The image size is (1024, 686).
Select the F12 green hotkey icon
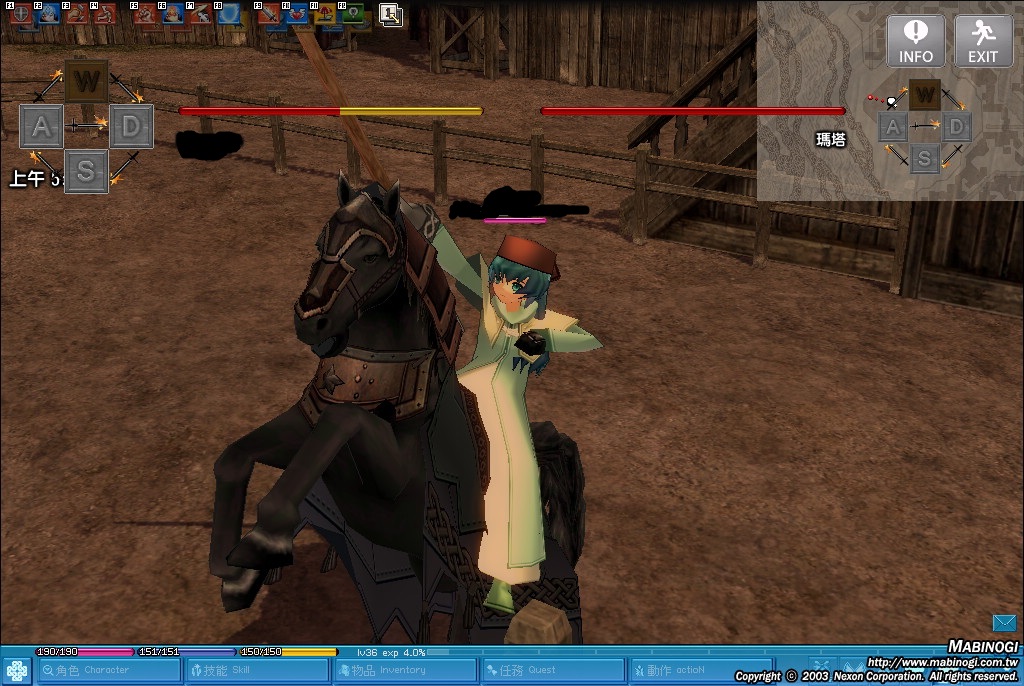[353, 14]
